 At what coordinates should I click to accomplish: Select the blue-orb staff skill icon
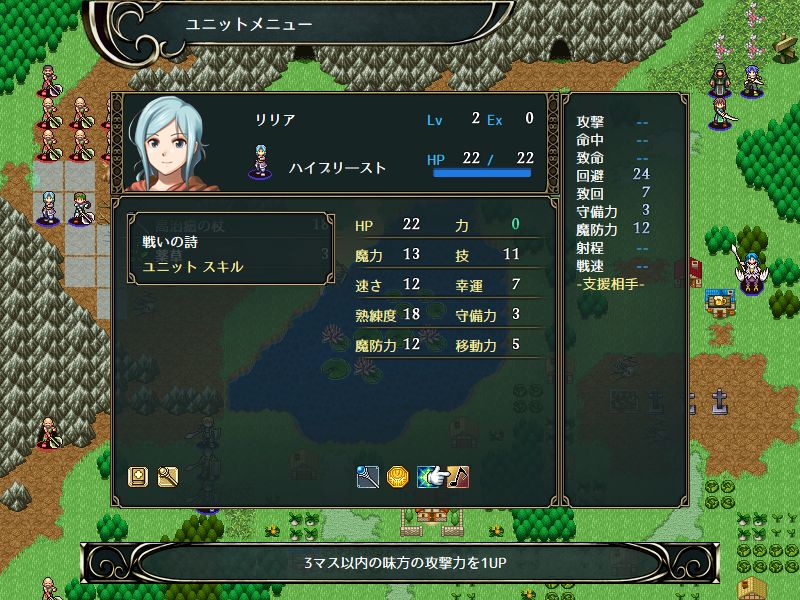(368, 477)
